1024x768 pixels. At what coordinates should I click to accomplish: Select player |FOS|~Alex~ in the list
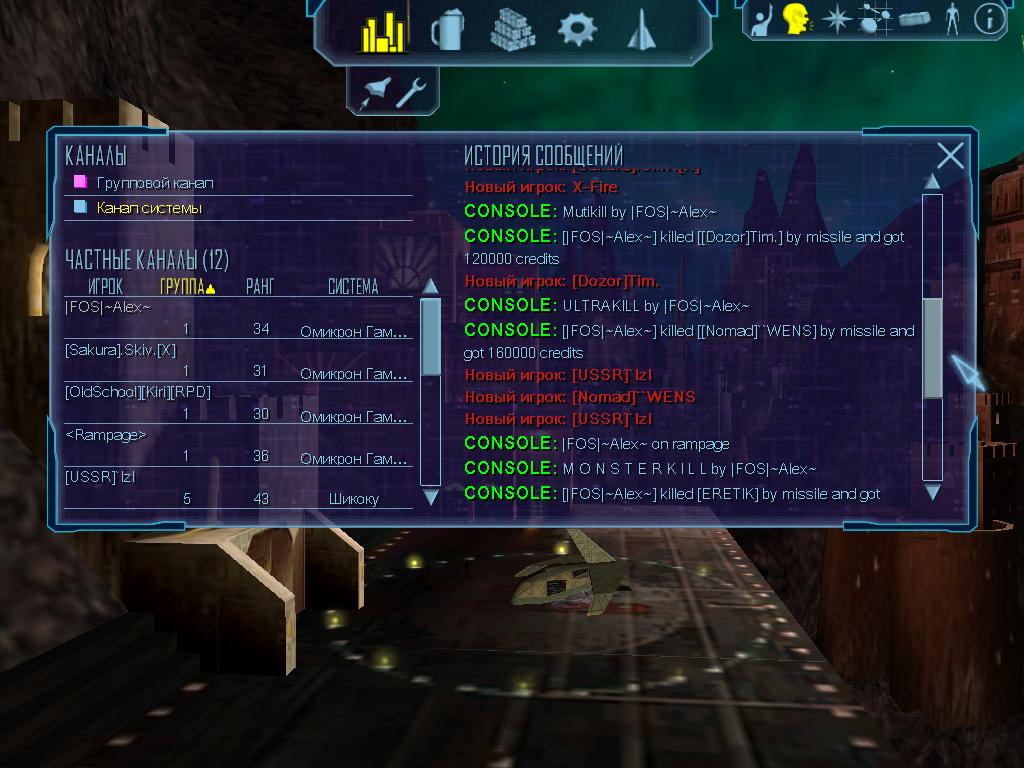pos(108,307)
